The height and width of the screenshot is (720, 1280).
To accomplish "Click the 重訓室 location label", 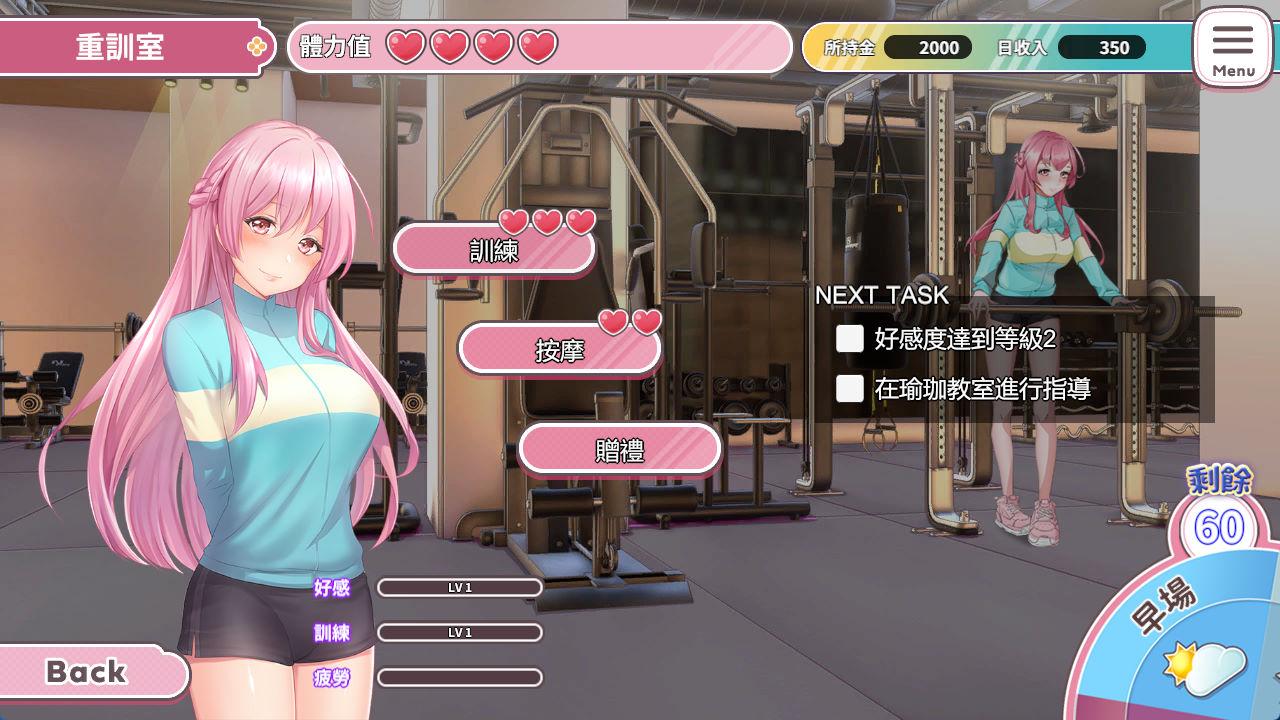I will [122, 47].
